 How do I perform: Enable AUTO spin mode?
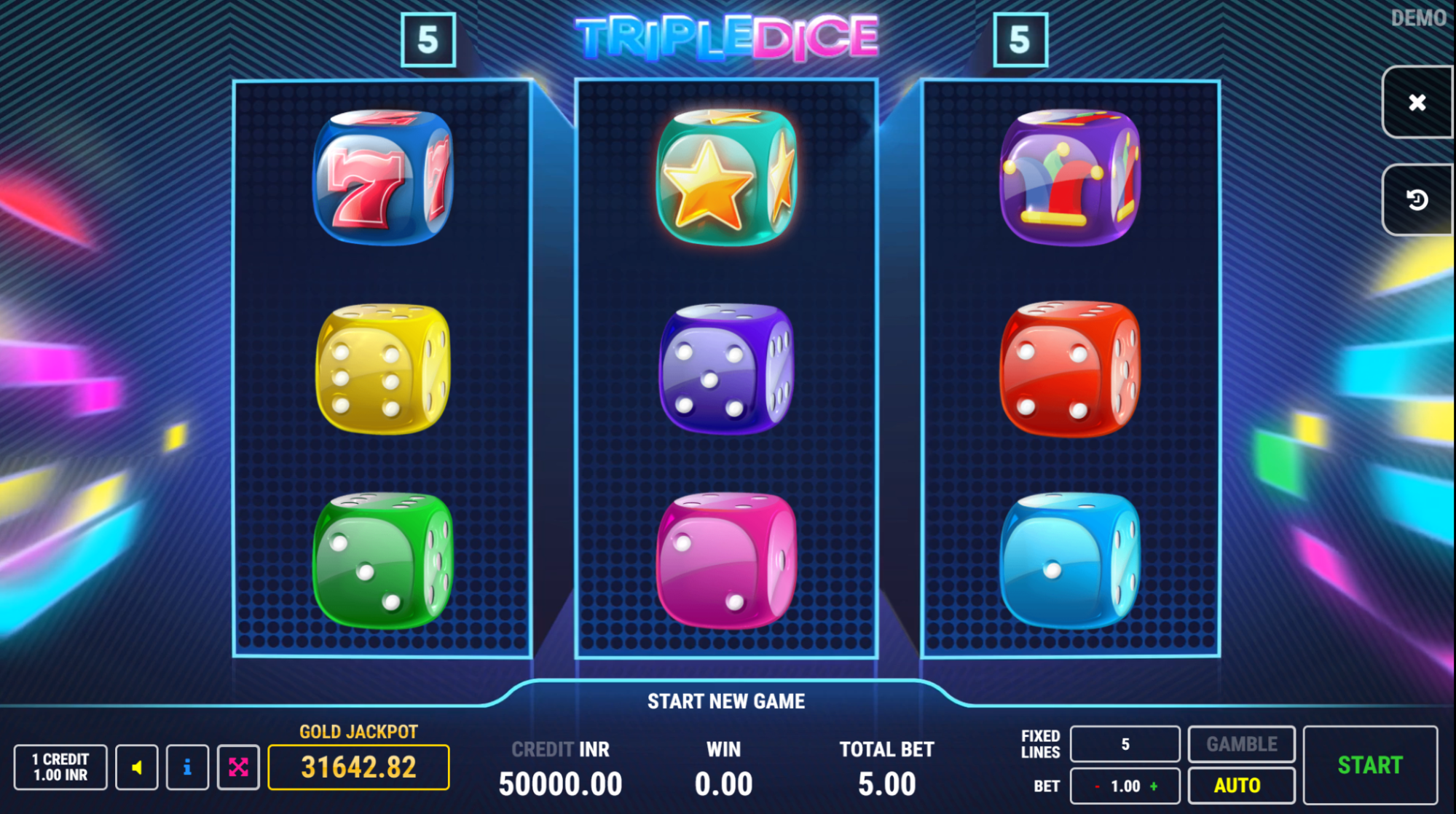pyautogui.click(x=1240, y=785)
